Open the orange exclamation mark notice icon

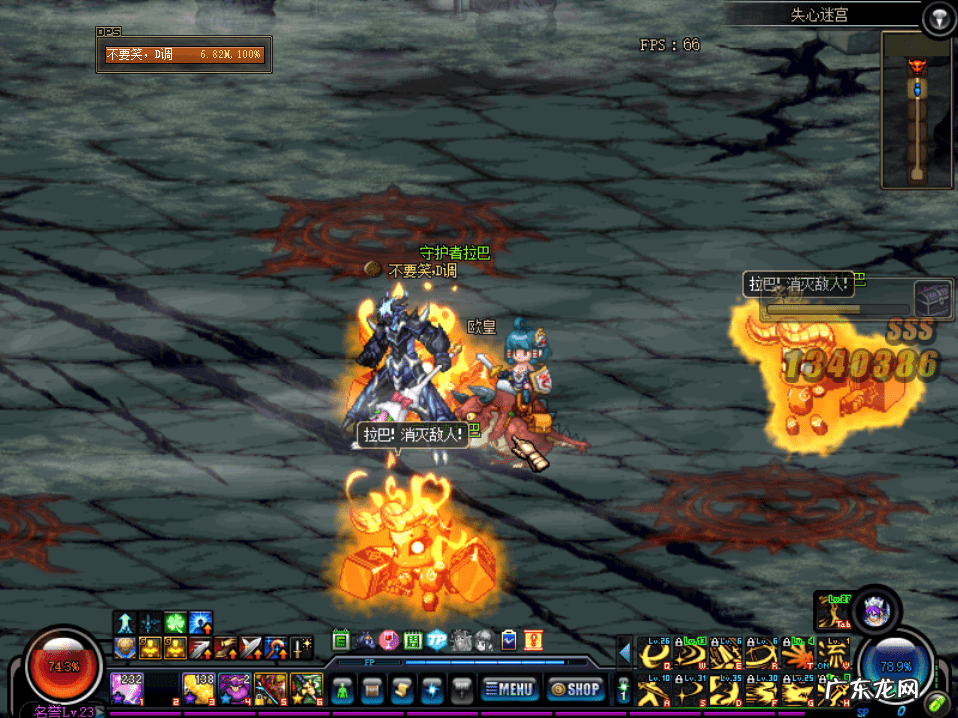tap(532, 640)
